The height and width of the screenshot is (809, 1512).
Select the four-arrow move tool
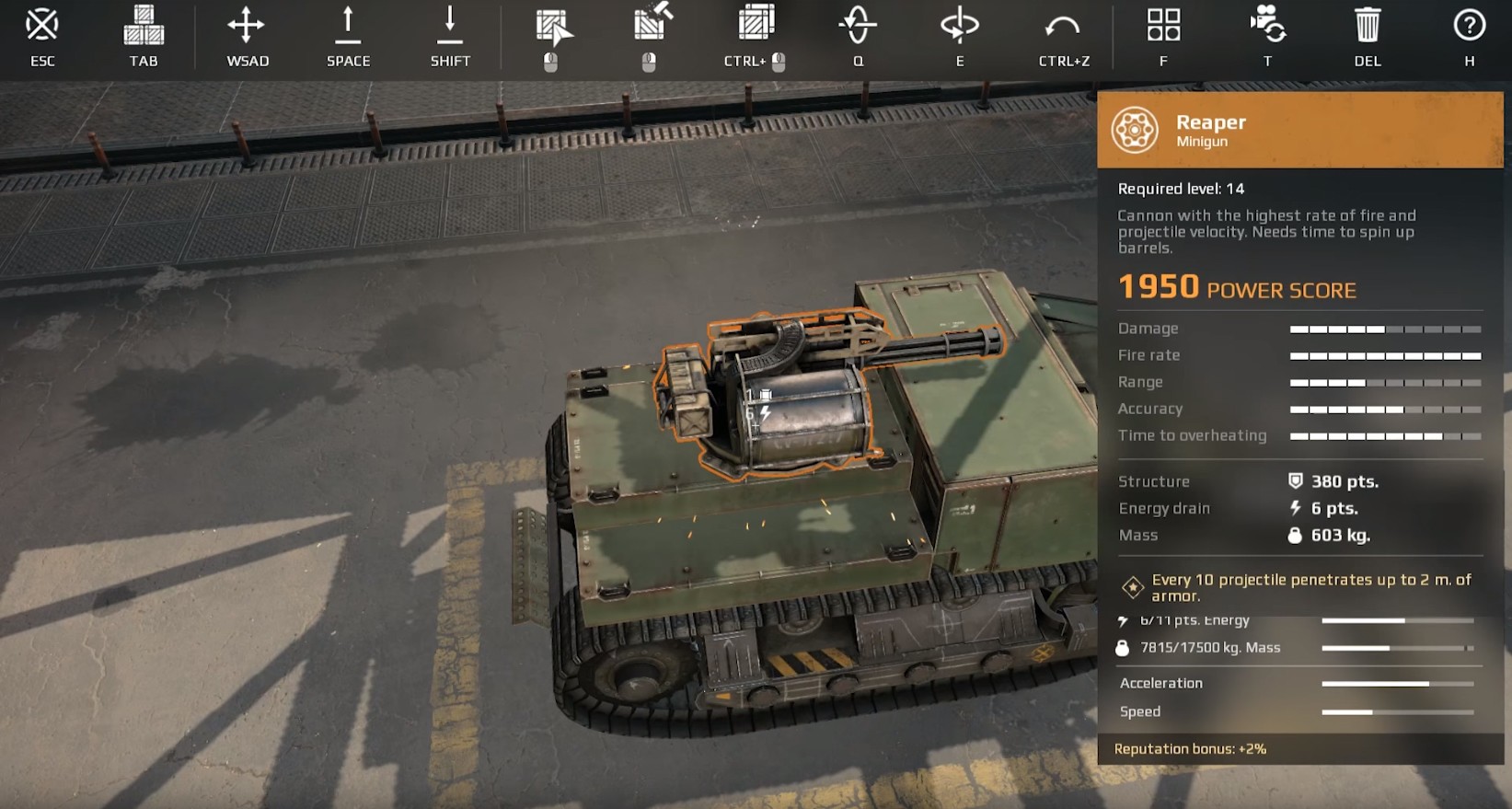click(247, 26)
